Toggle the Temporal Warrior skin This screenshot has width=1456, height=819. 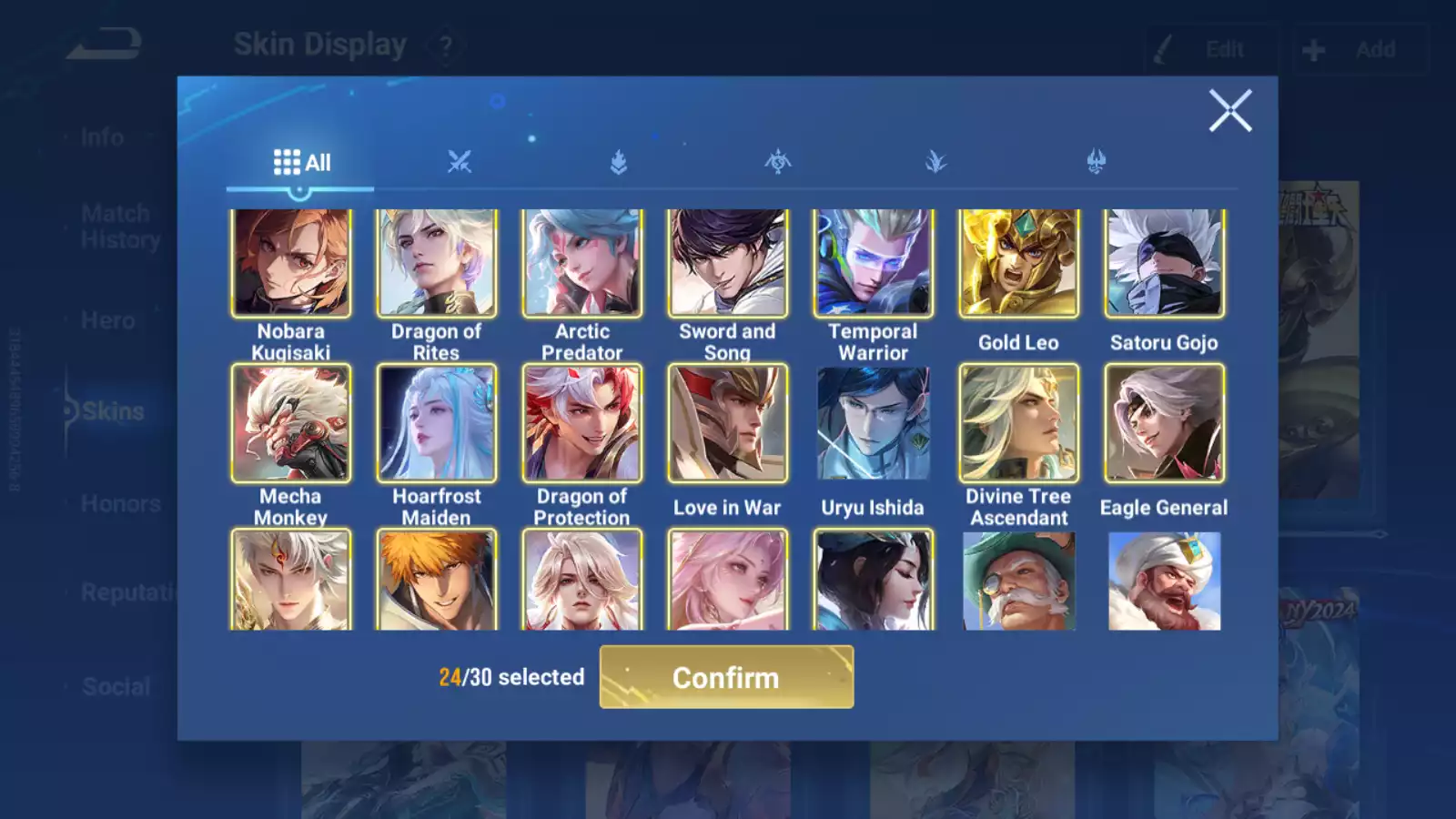point(874,263)
